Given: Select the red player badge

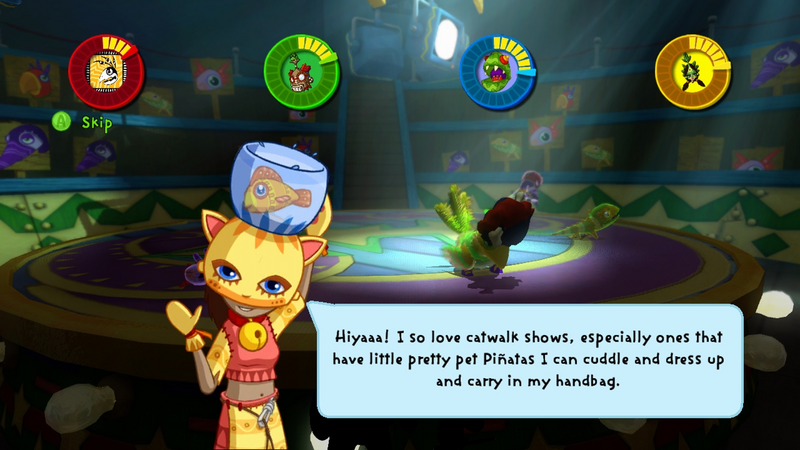Looking at the screenshot, I should (106, 72).
